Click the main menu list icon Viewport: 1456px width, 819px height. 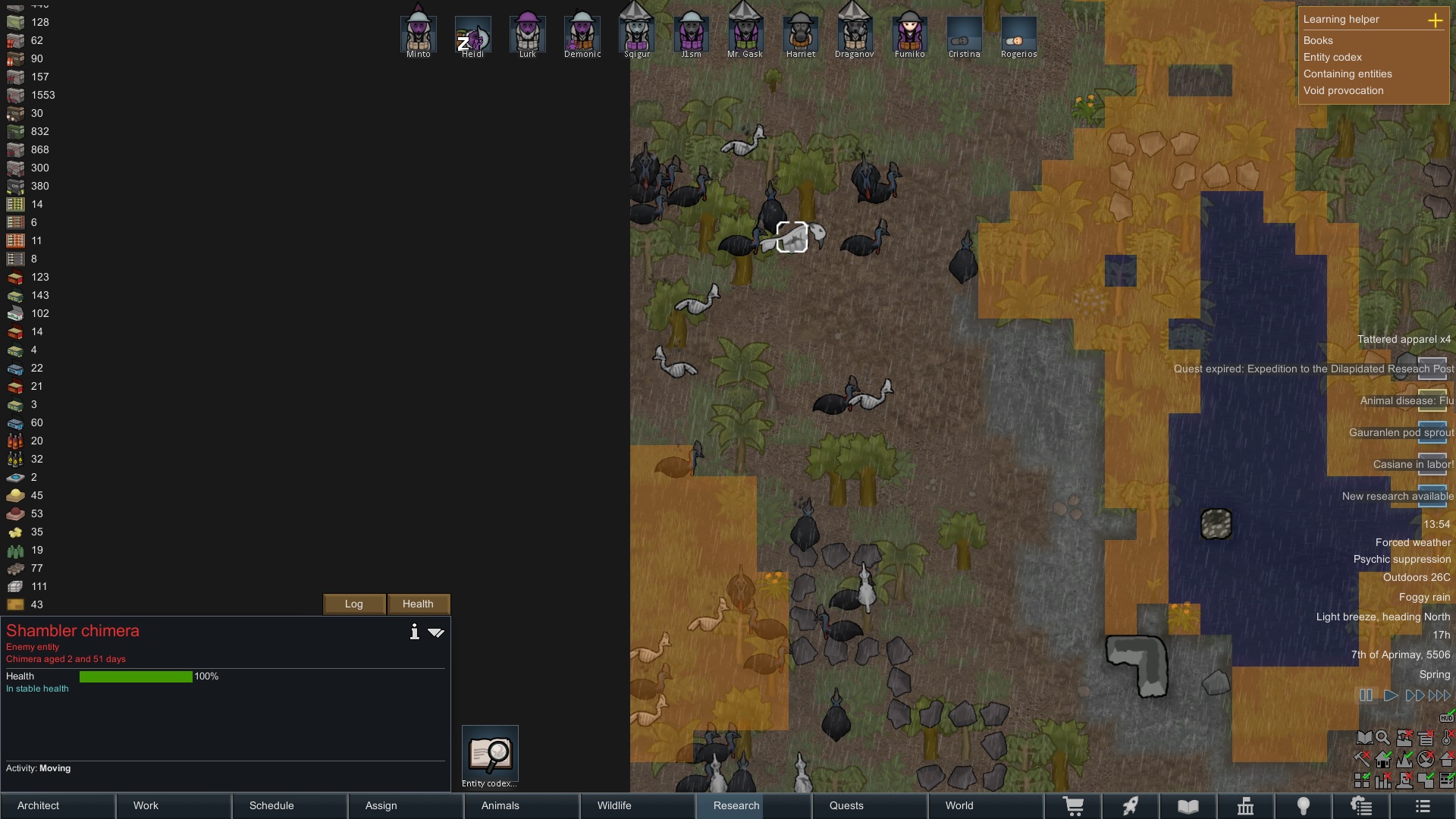[x=1421, y=806]
